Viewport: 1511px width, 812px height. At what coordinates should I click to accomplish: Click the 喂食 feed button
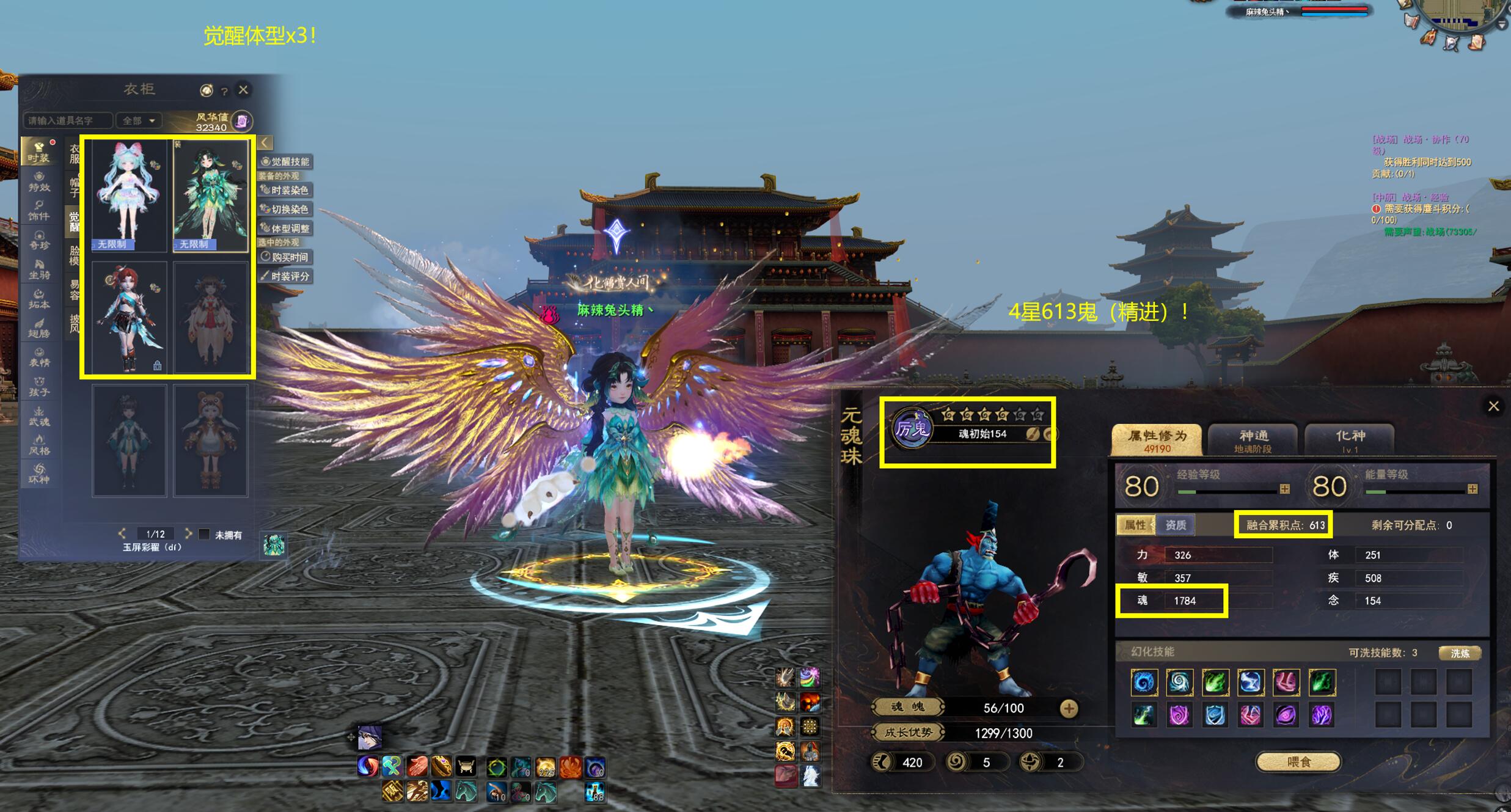tap(1298, 762)
